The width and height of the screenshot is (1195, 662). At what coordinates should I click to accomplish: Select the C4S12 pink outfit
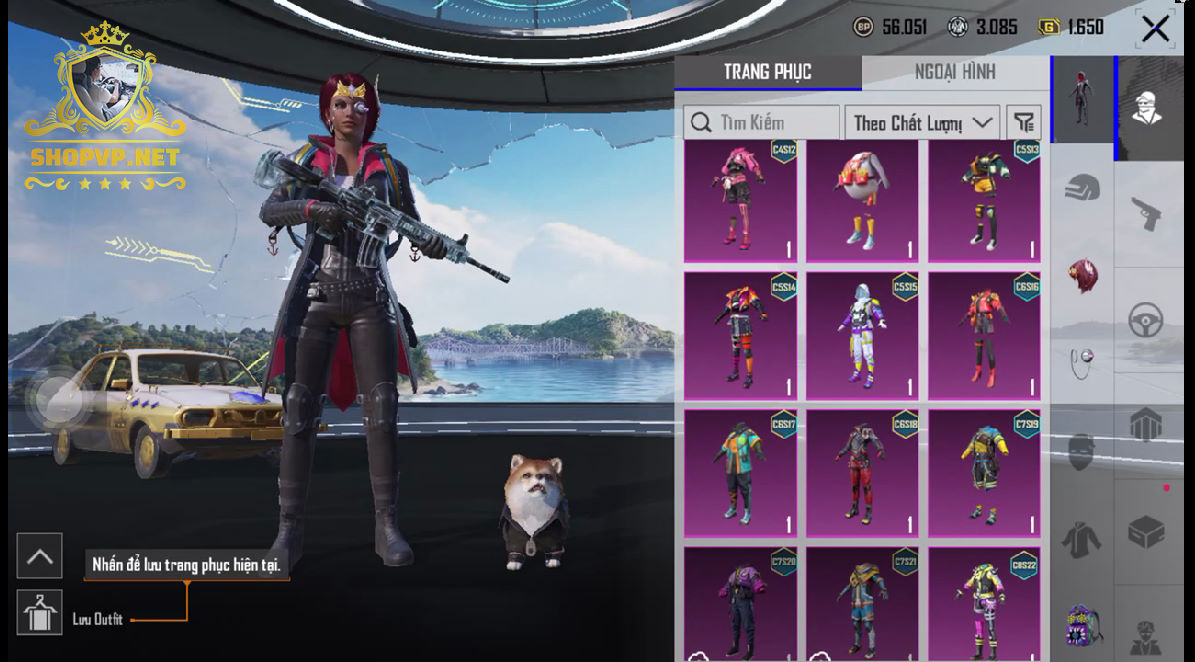click(x=740, y=202)
